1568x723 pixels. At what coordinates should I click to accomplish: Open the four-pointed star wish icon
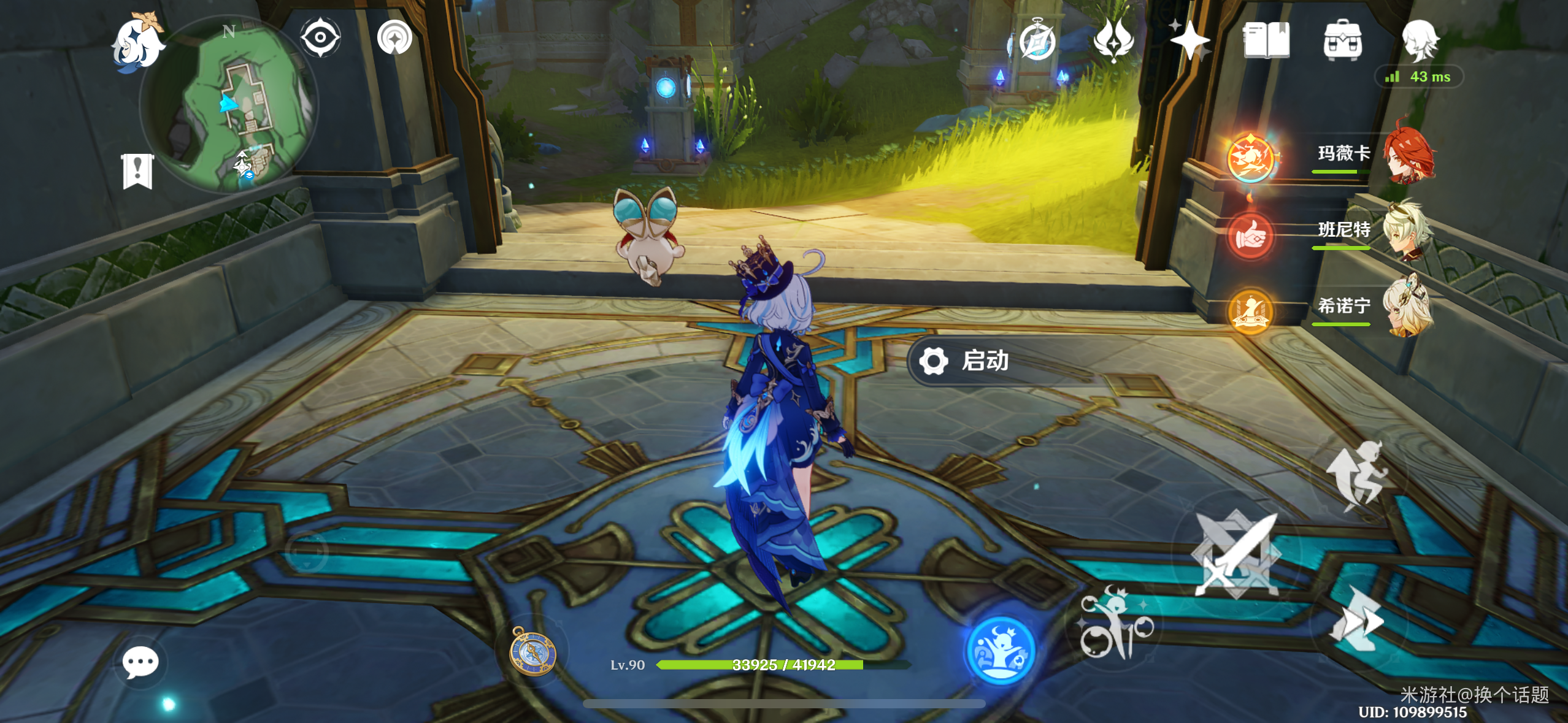[x=1189, y=40]
